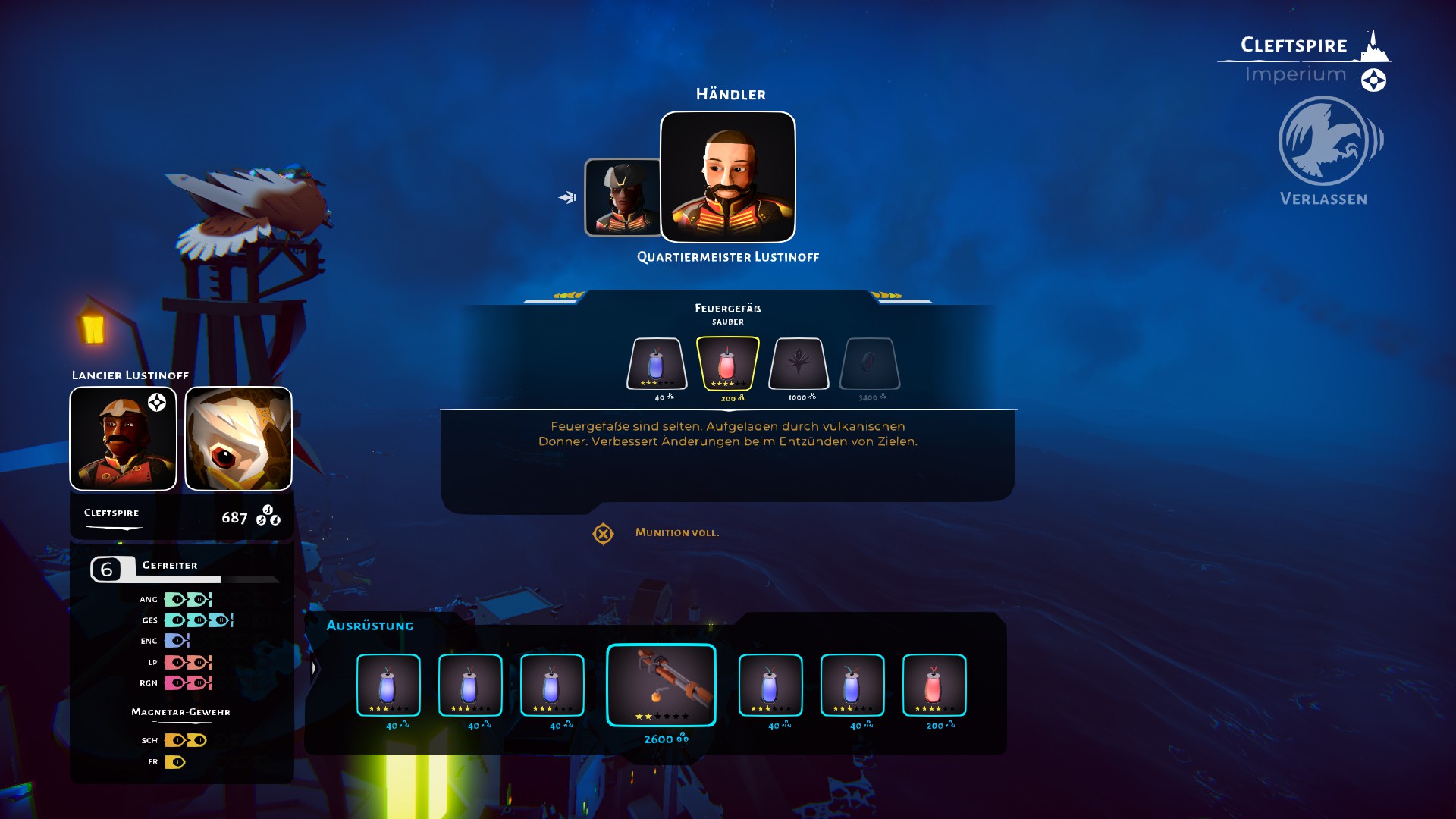Pick the dark item priced 1000

pos(799,364)
